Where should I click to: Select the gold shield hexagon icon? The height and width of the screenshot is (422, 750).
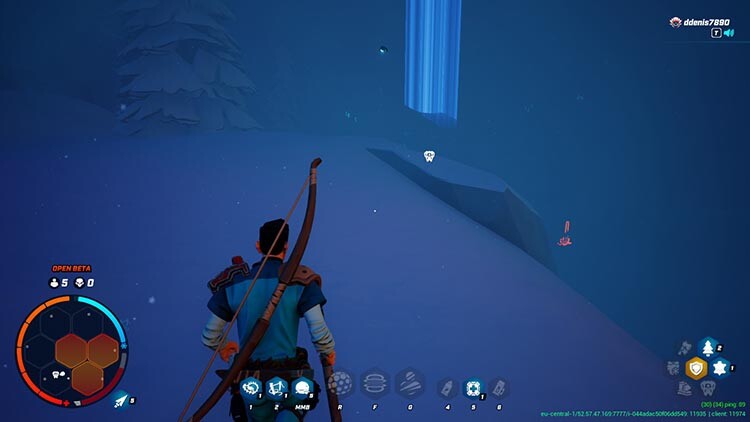pos(696,368)
